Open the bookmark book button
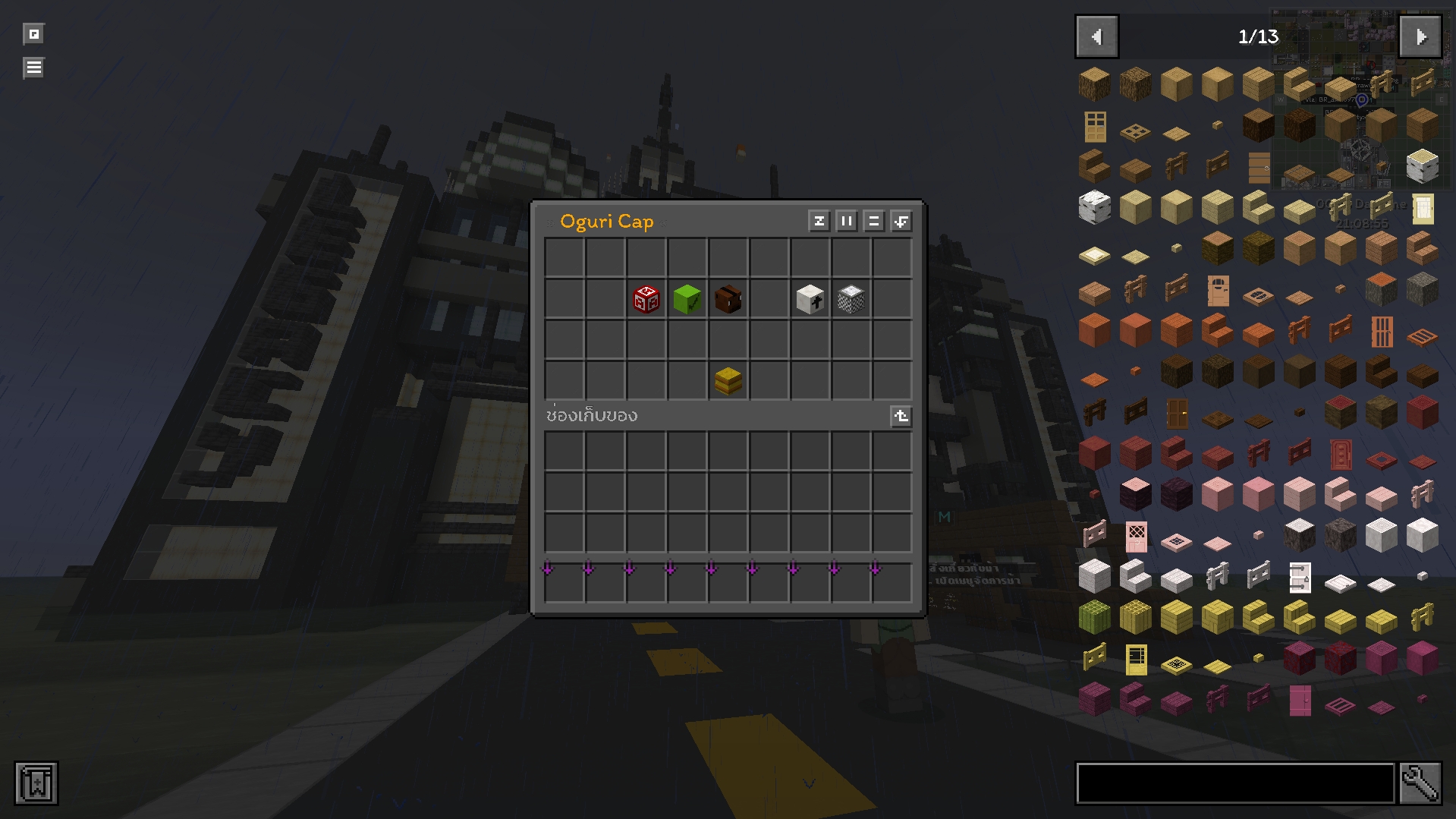Screen dimensions: 1456x819 pos(36,783)
